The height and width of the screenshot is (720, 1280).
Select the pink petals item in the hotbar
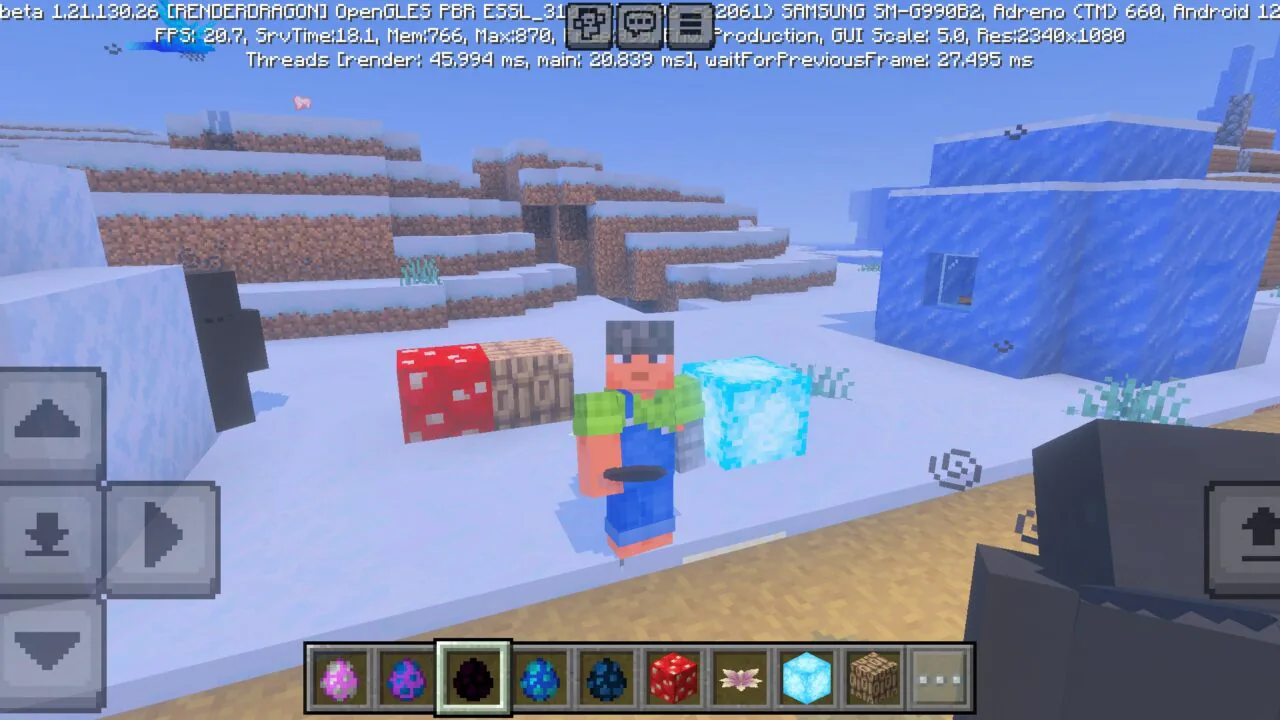(x=740, y=680)
